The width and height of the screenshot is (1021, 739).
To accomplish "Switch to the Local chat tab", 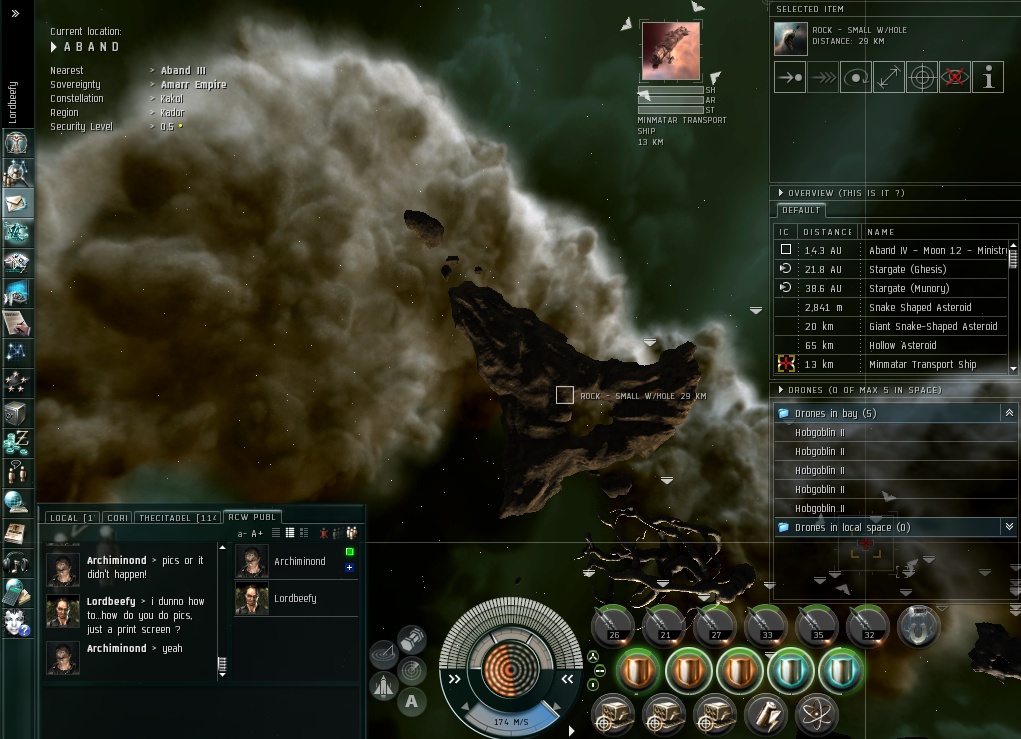I will click(x=71, y=517).
